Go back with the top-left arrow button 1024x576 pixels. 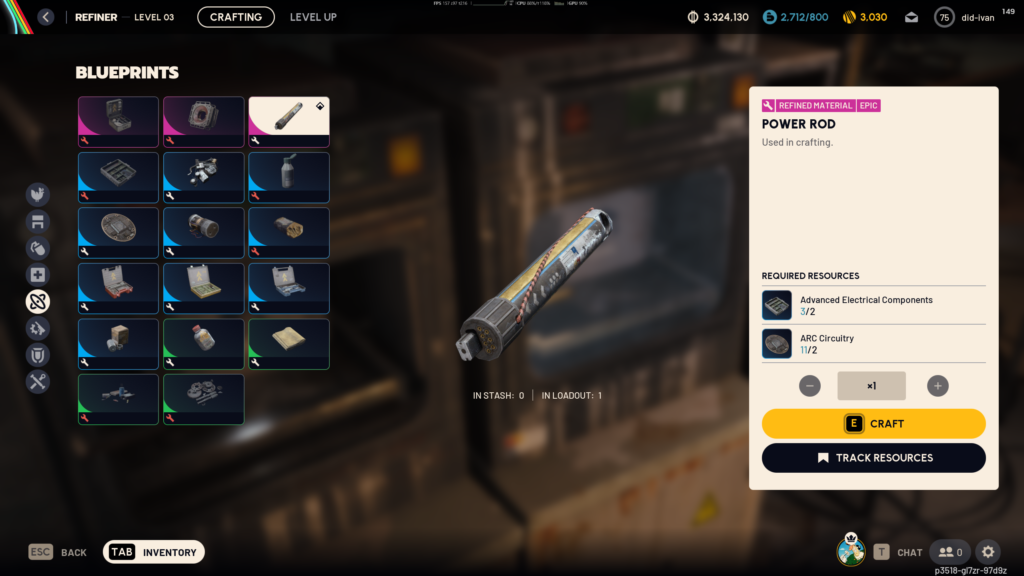(45, 17)
